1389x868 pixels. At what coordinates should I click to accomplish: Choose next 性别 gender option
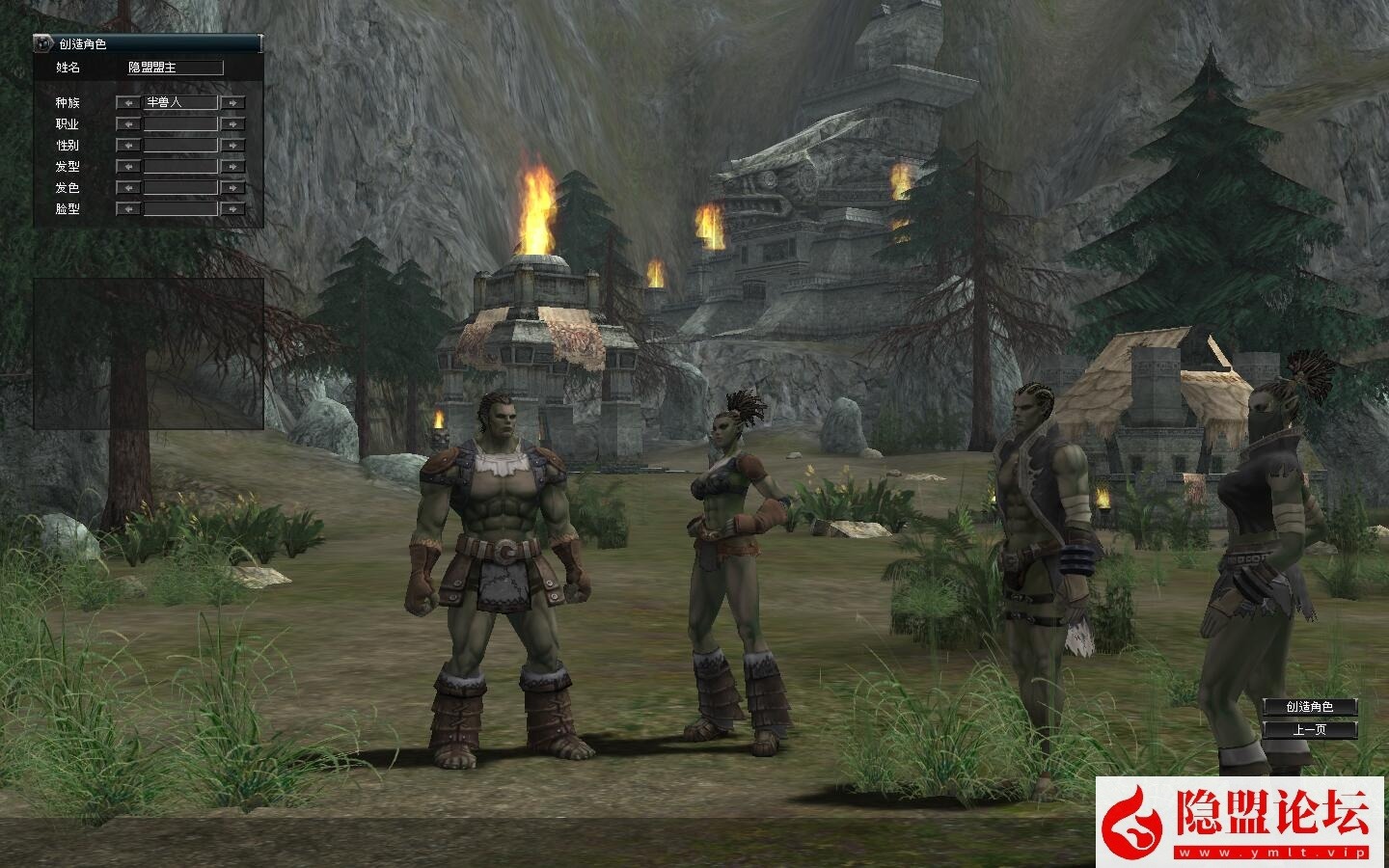click(x=232, y=145)
